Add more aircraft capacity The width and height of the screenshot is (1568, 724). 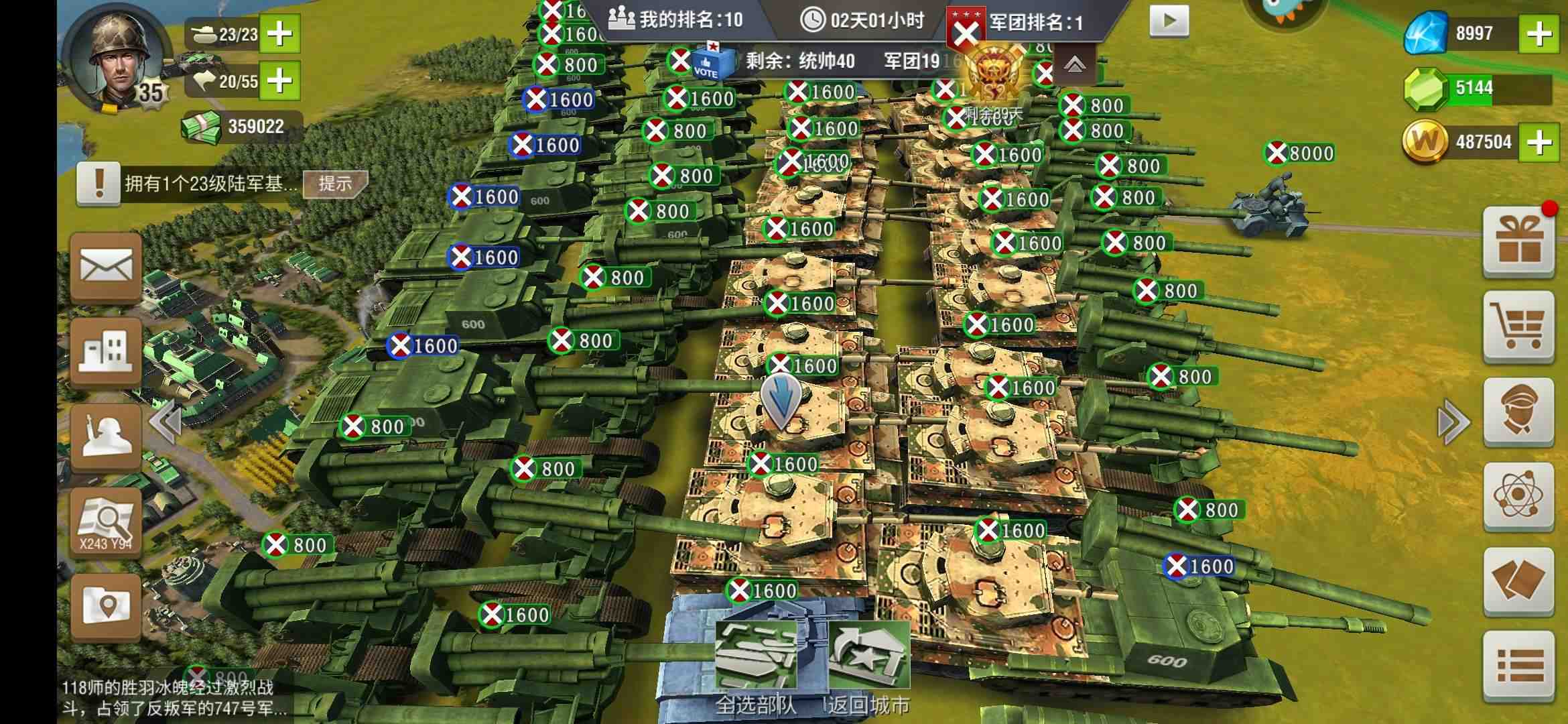[279, 81]
